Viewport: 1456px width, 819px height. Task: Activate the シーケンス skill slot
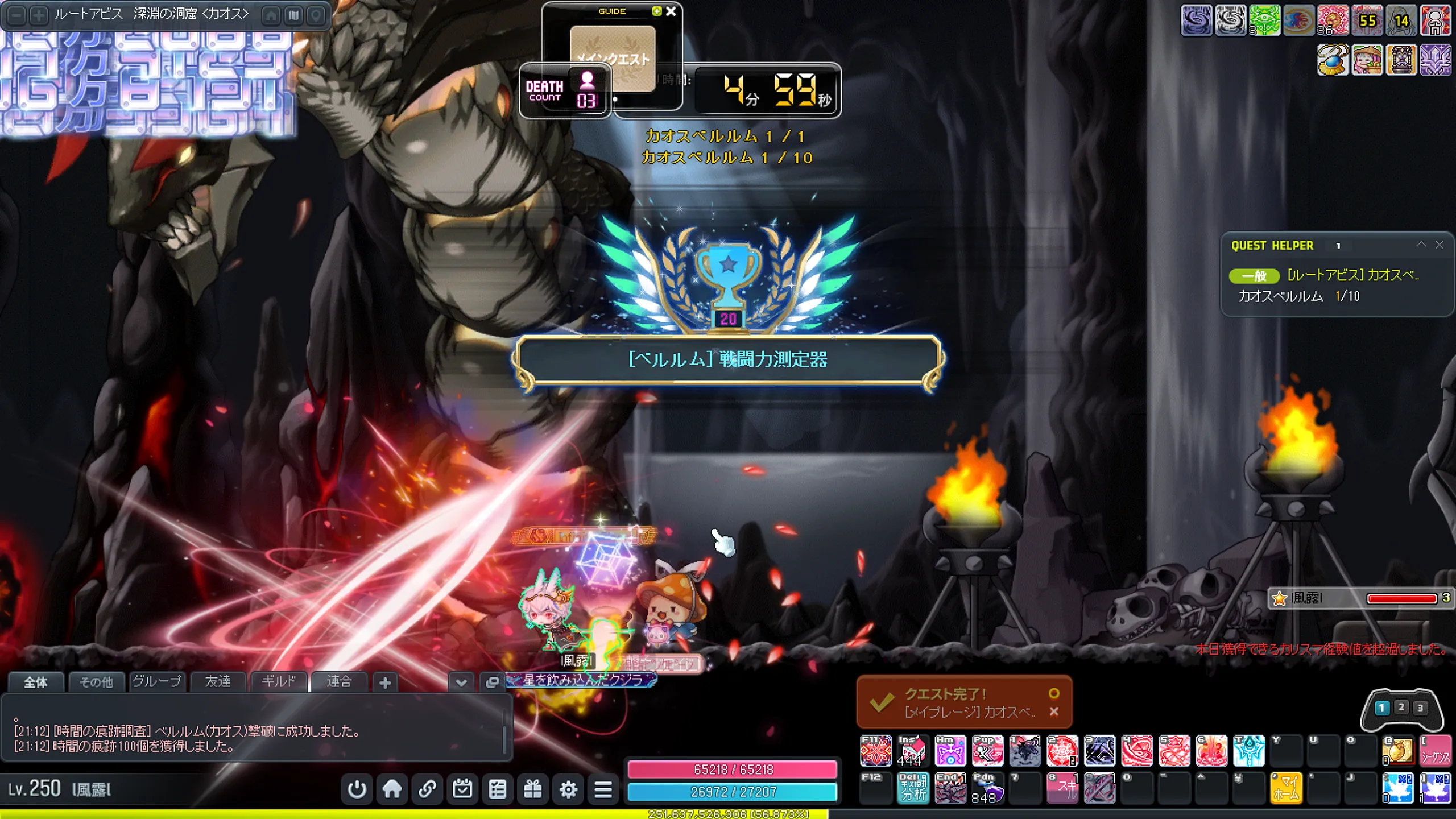1435,751
